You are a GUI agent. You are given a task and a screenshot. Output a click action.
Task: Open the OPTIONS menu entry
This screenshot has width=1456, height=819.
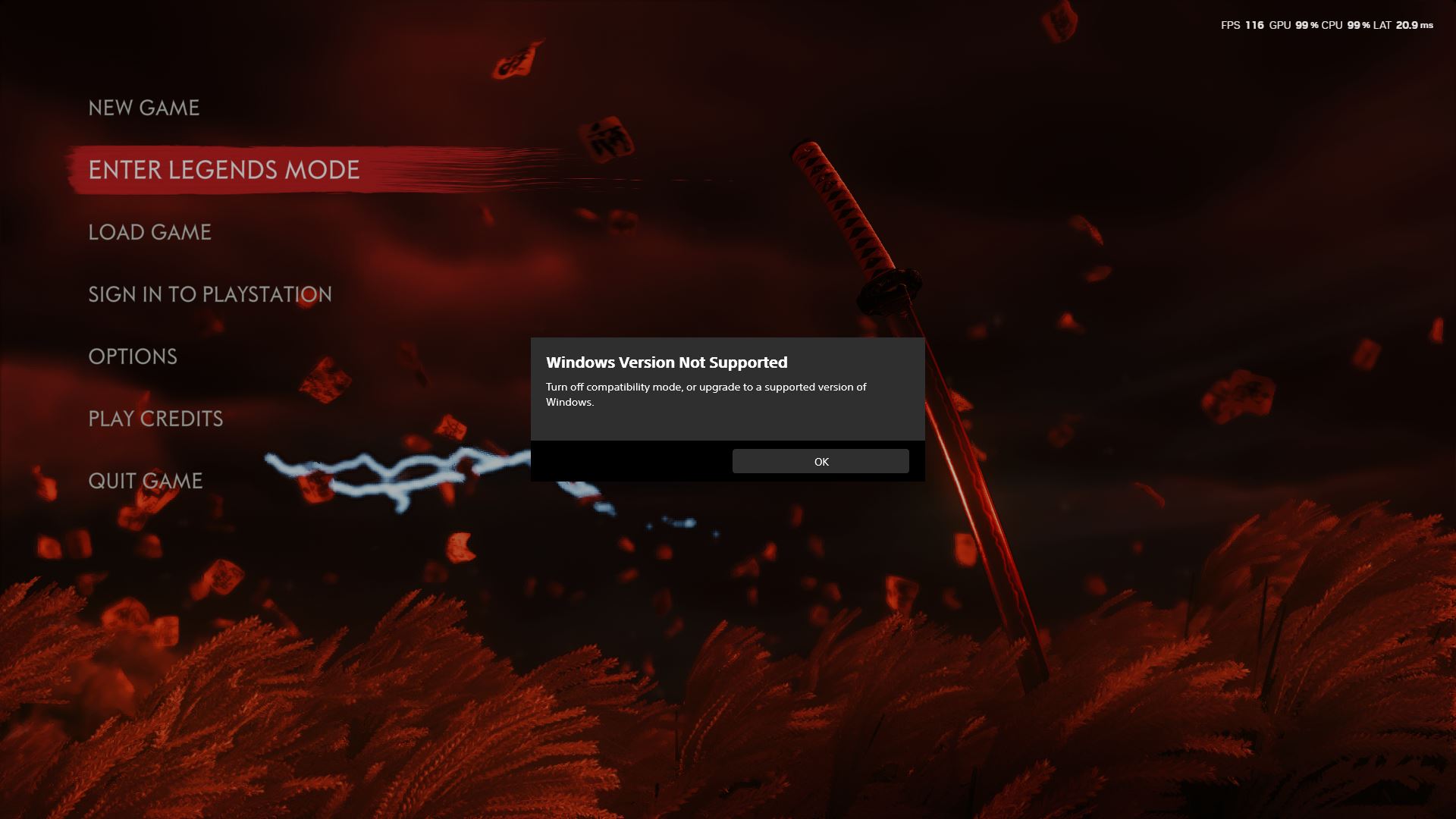[x=133, y=356]
